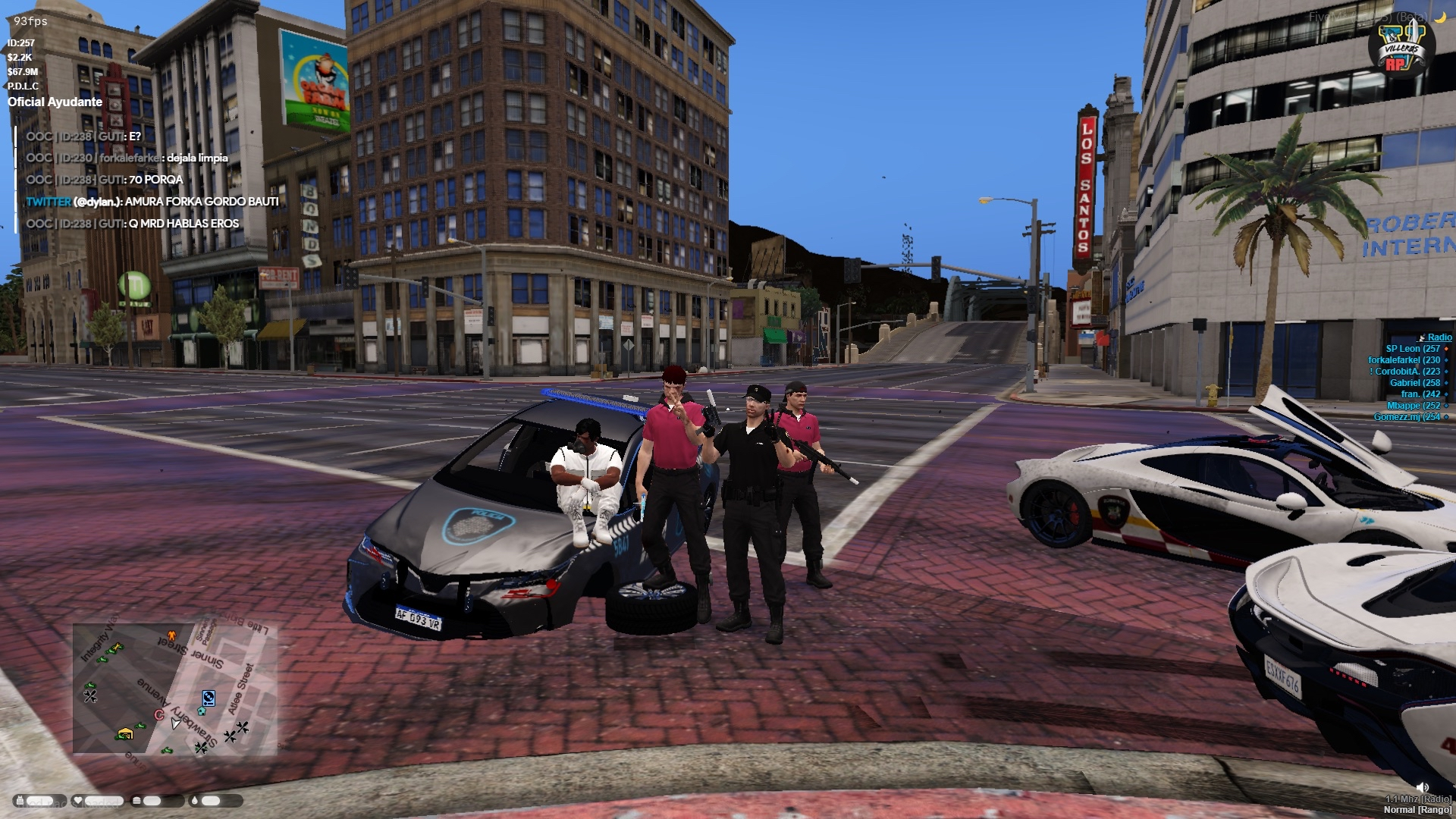The width and height of the screenshot is (1456, 819).
Task: Select forkalefarkel in the radio list
Action: point(1404,360)
